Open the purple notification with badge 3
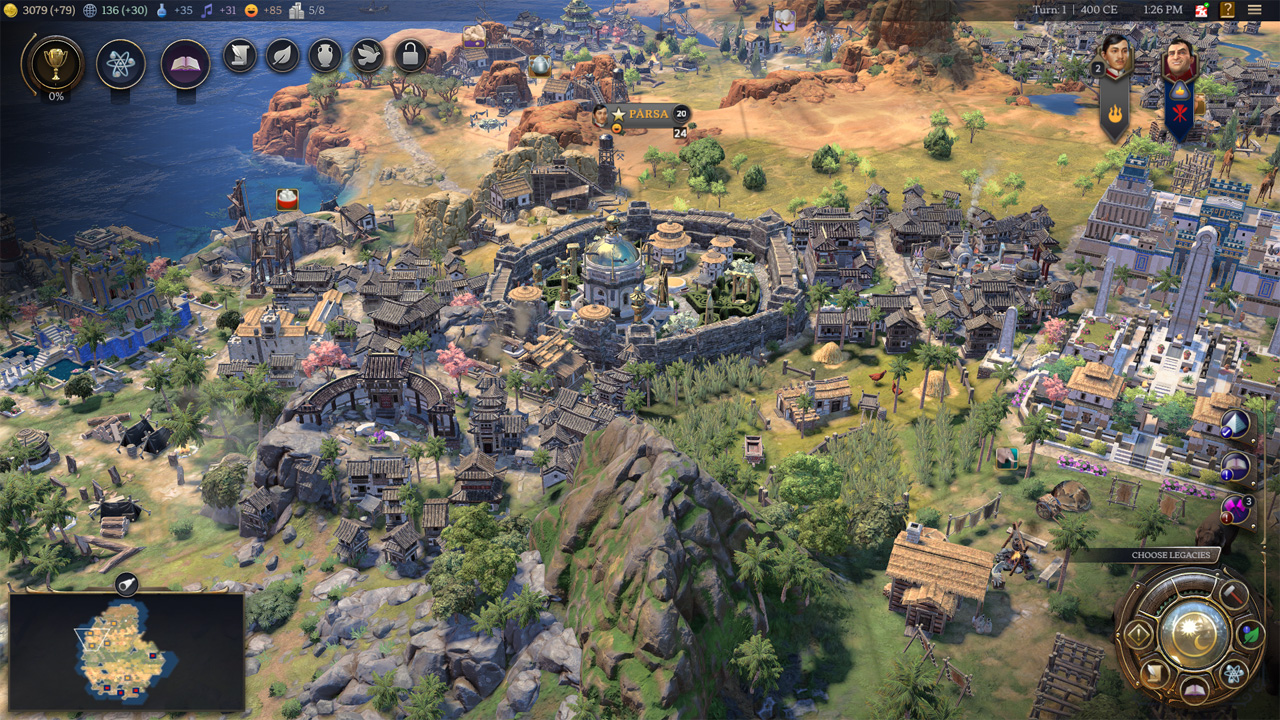This screenshot has width=1280, height=720. pos(1237,509)
